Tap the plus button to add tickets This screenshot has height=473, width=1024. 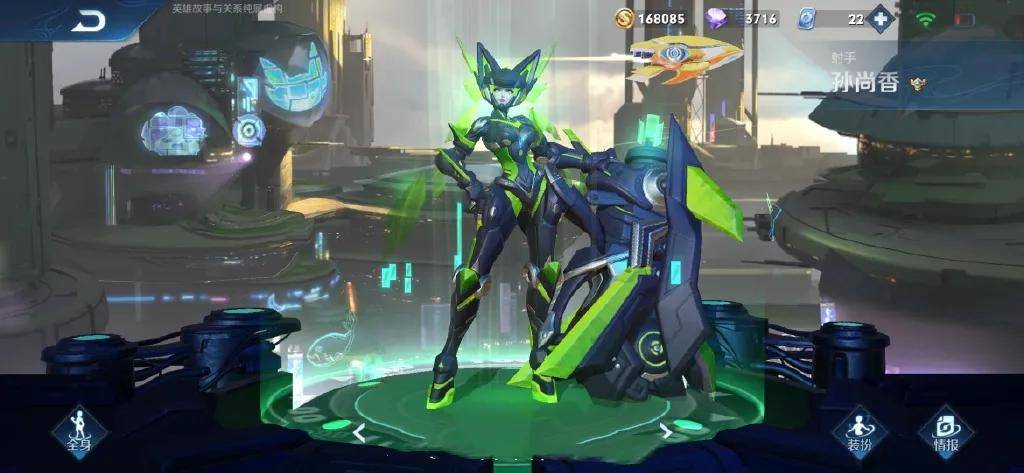coord(880,18)
